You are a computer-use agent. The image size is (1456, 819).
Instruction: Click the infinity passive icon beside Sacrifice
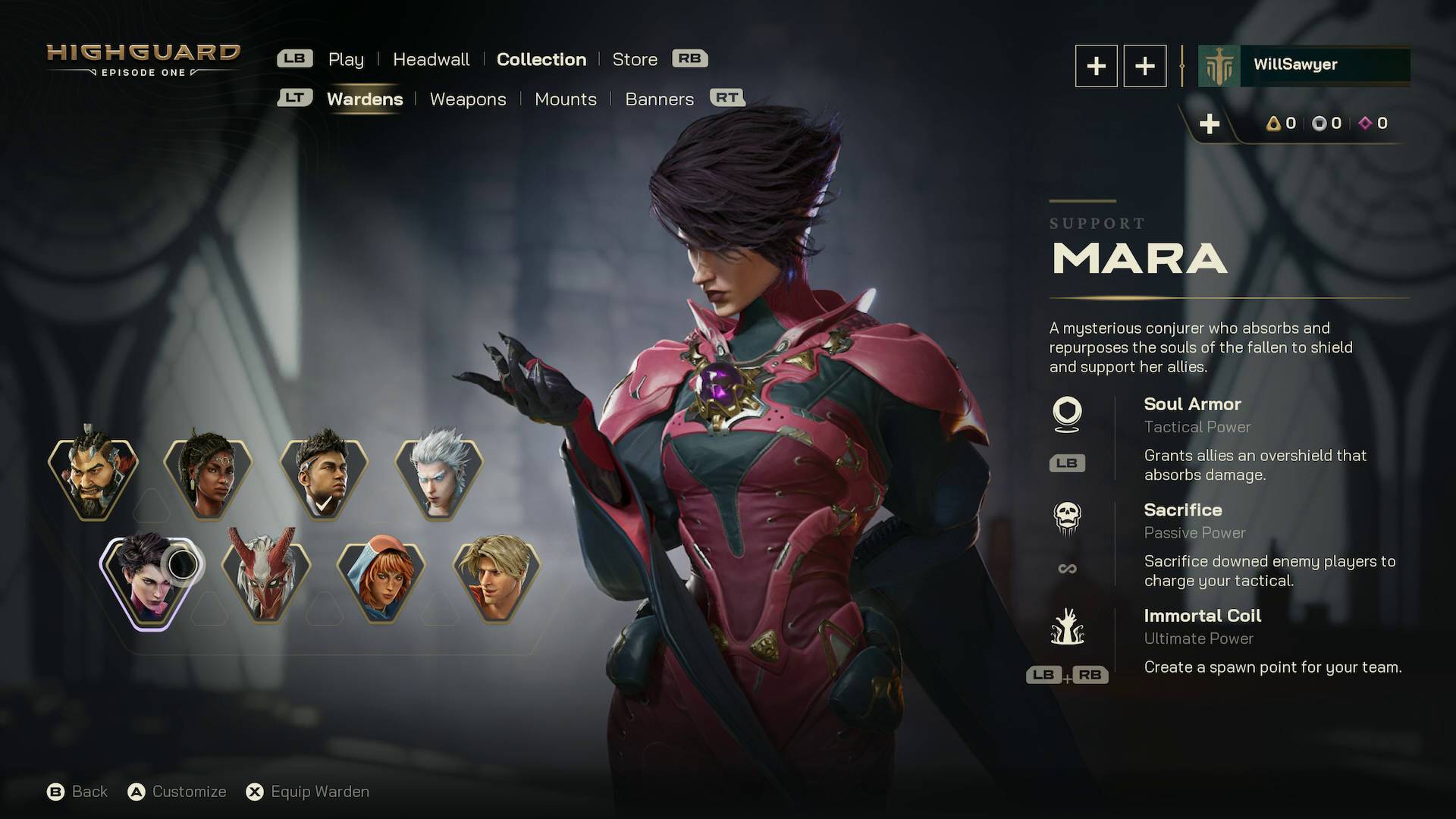pos(1067,567)
